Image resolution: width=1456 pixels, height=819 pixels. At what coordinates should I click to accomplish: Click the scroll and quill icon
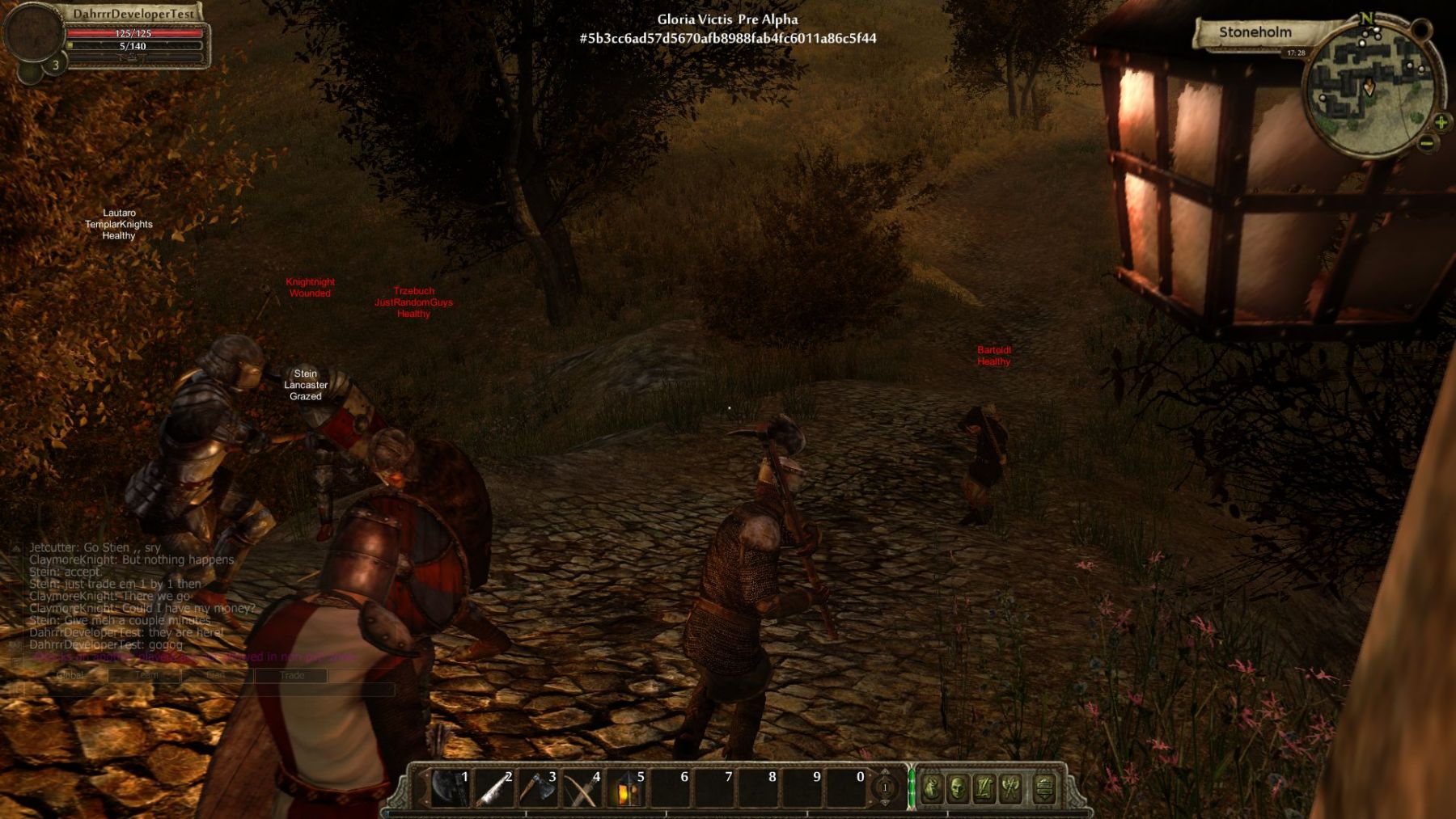984,787
